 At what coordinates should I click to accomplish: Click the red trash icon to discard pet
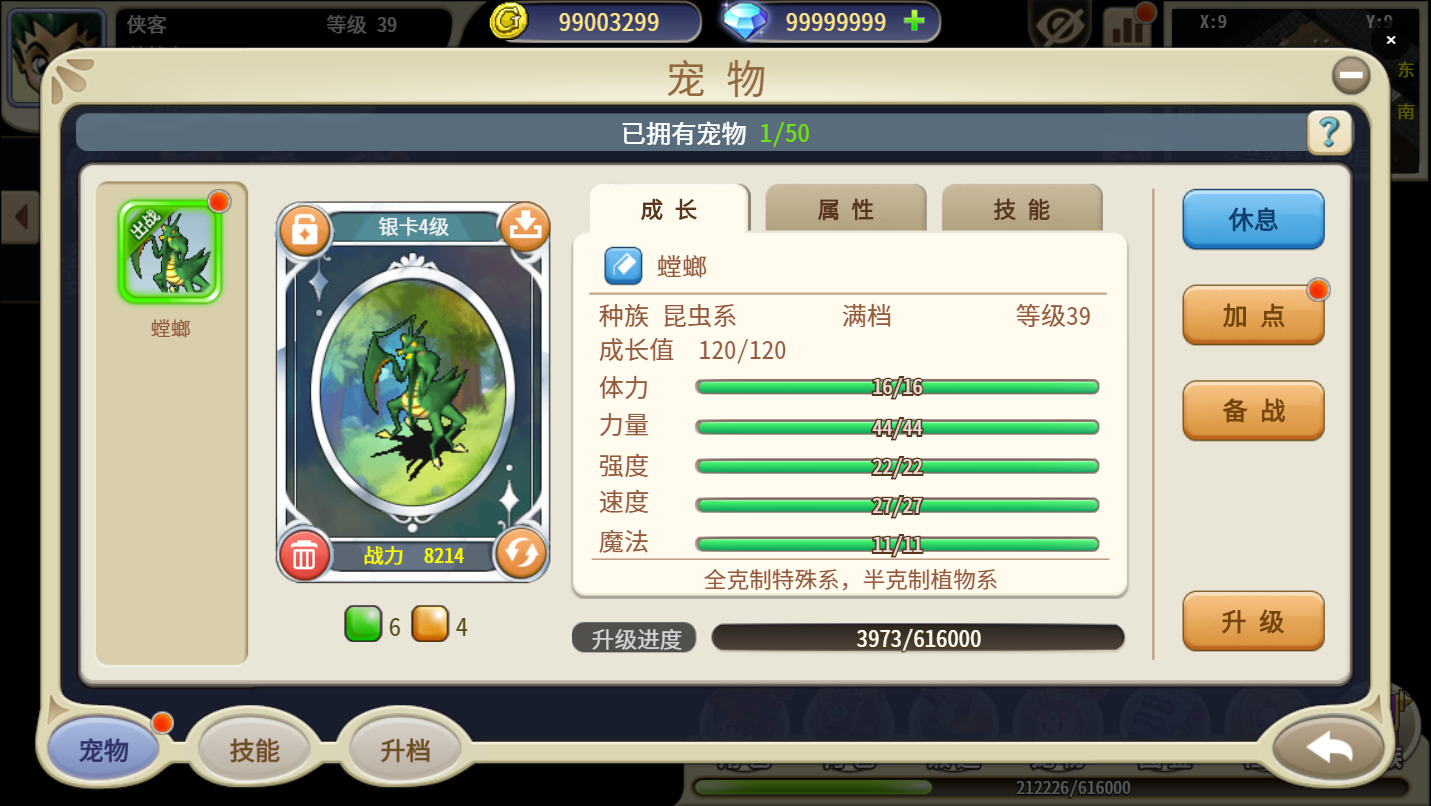[x=306, y=554]
